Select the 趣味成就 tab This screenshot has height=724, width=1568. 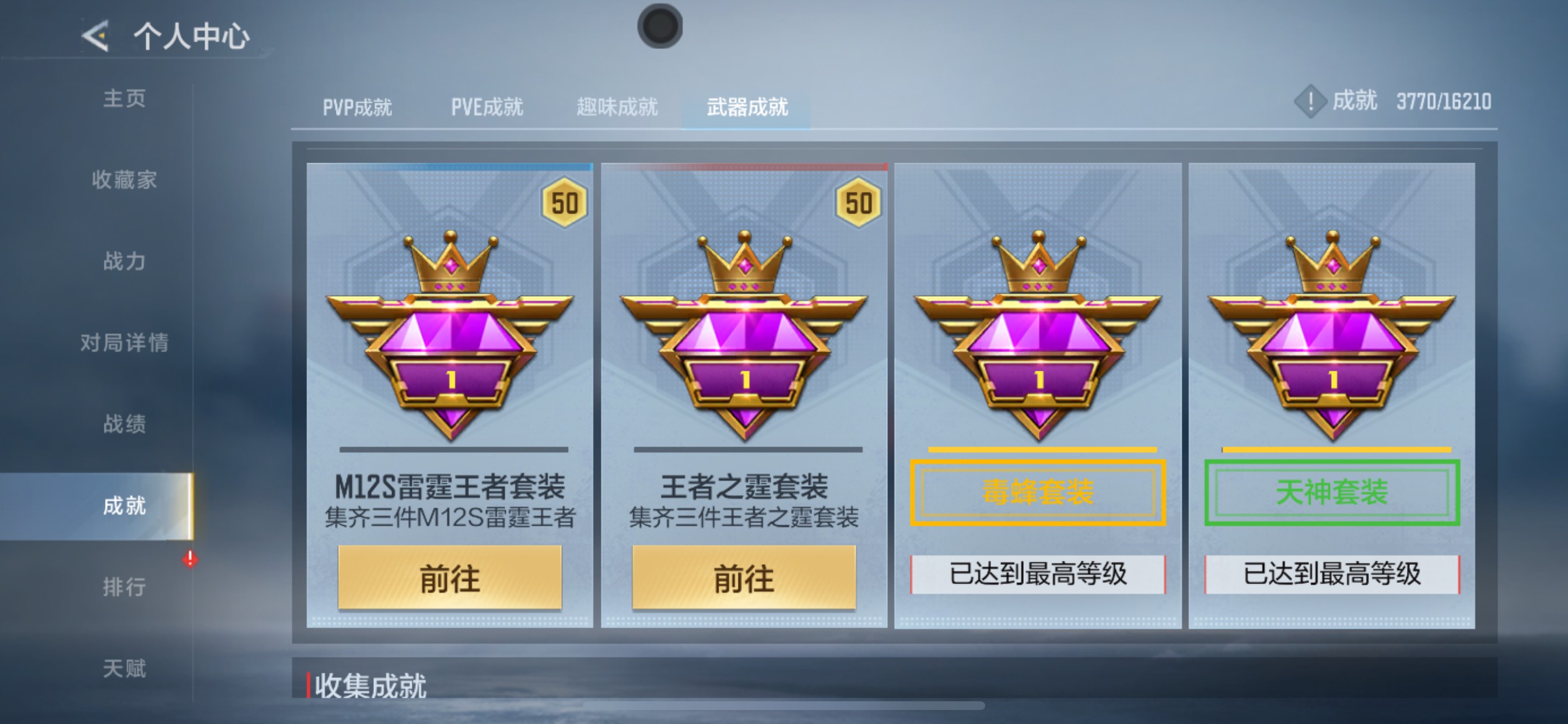[x=617, y=107]
